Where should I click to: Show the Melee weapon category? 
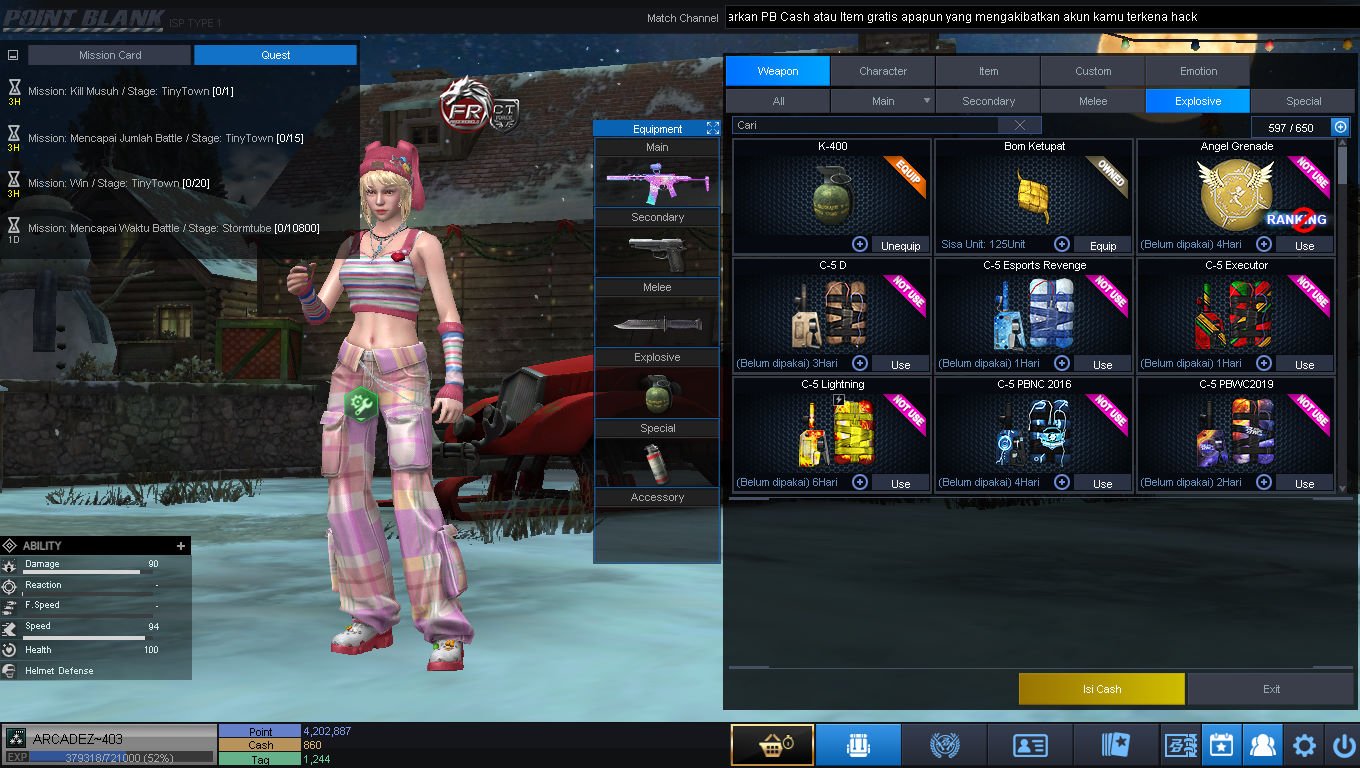(x=1092, y=101)
